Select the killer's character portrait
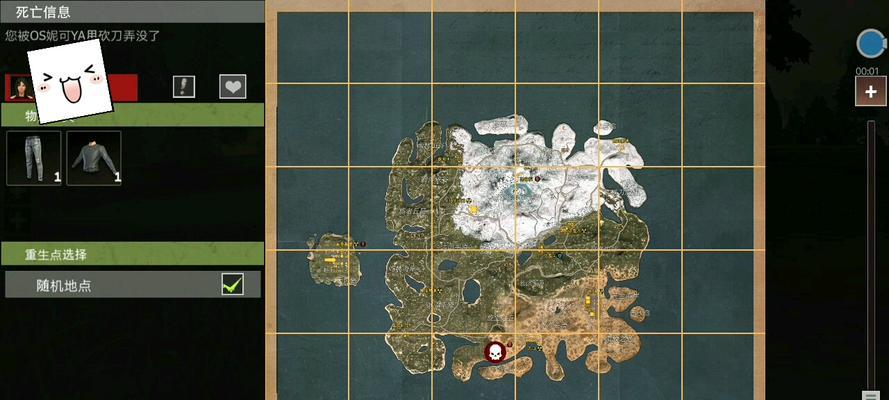The height and width of the screenshot is (400, 889). tap(19, 87)
